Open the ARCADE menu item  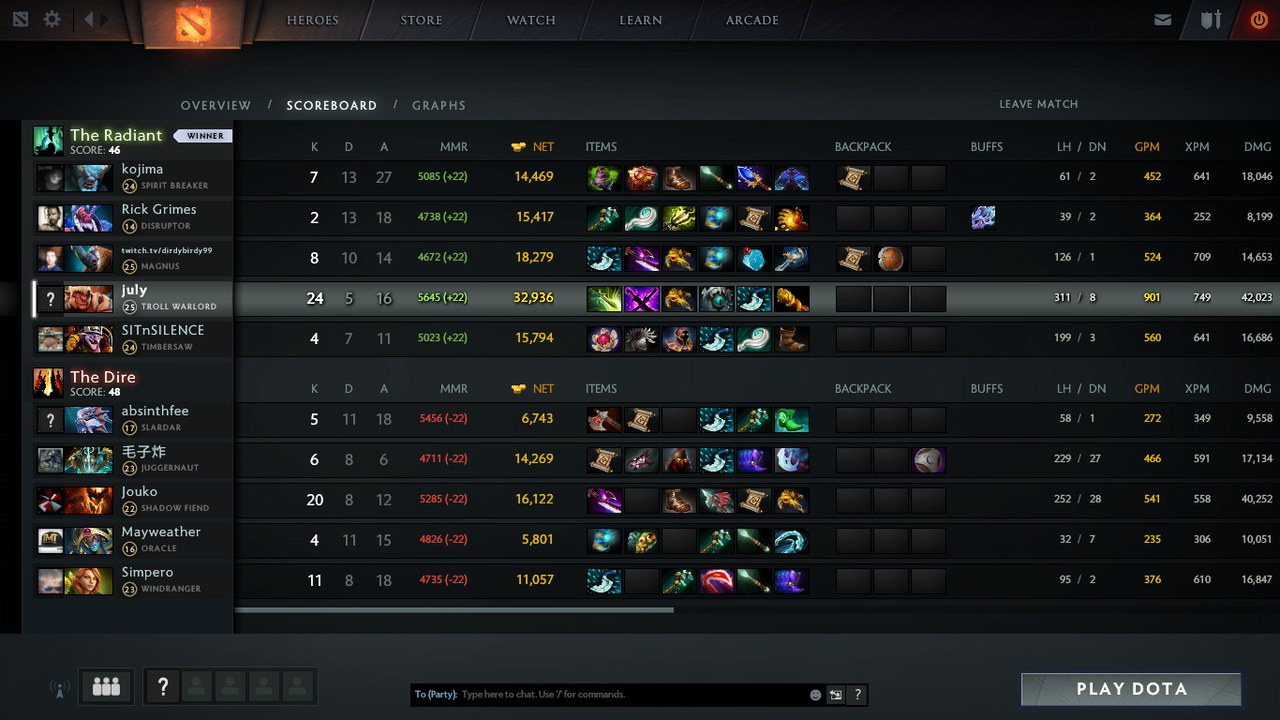coord(751,20)
